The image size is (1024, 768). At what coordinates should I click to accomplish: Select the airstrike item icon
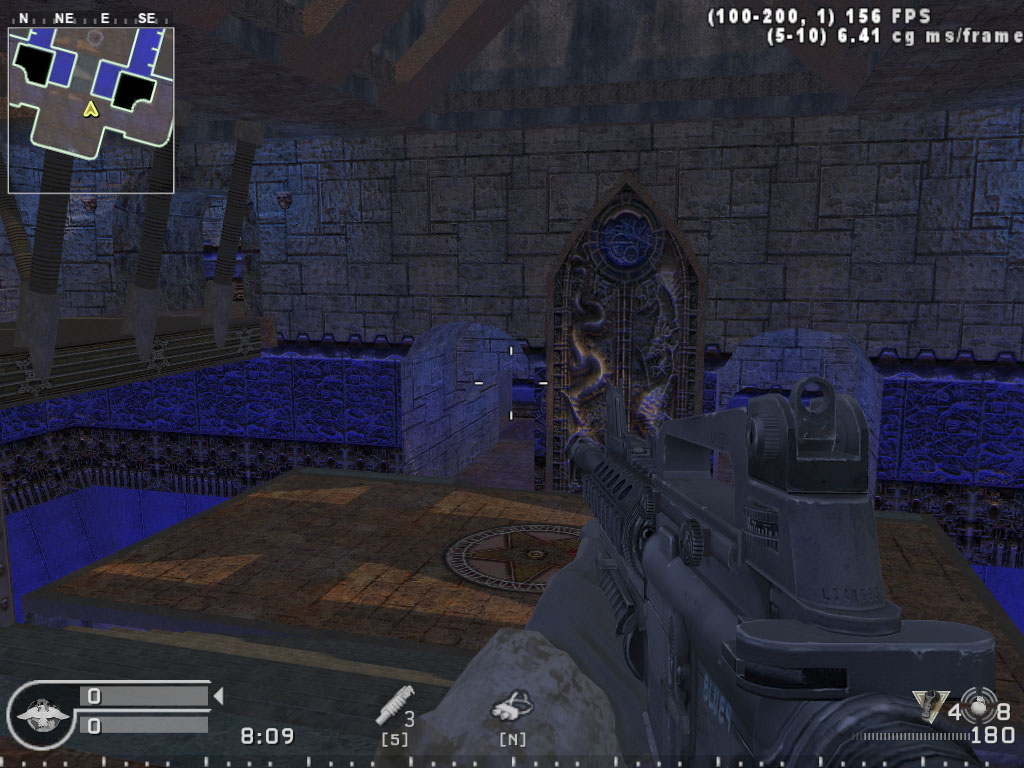click(x=390, y=710)
